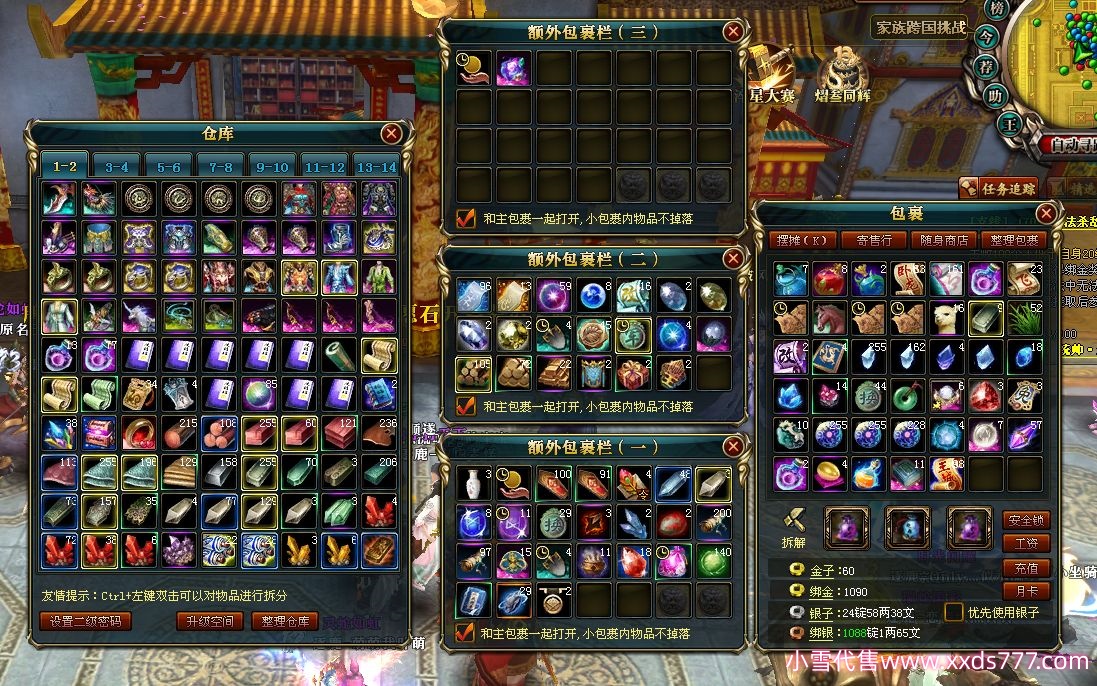Open the 摆摊(K) stall button
1097x686 pixels.
[x=806, y=240]
